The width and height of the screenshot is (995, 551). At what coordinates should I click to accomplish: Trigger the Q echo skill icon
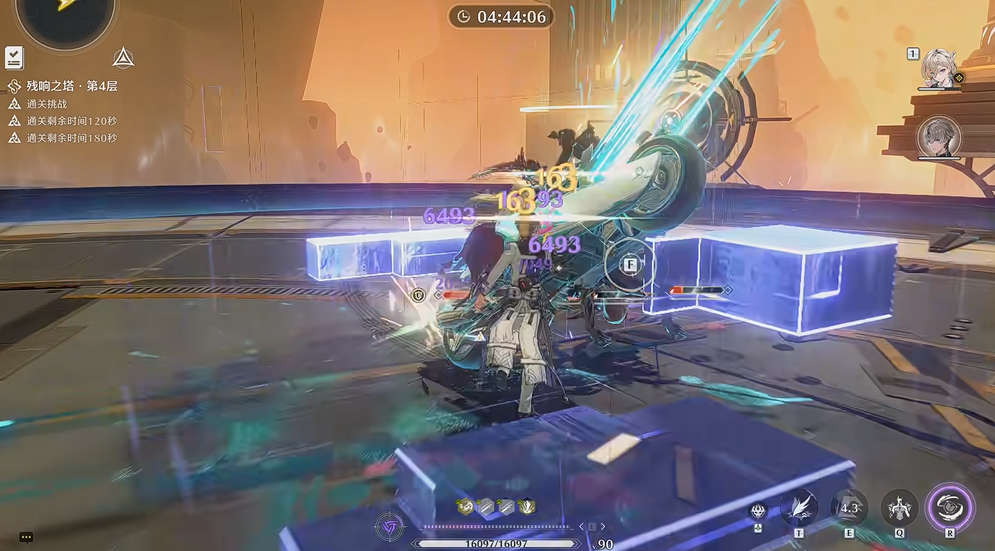pyautogui.click(x=899, y=507)
